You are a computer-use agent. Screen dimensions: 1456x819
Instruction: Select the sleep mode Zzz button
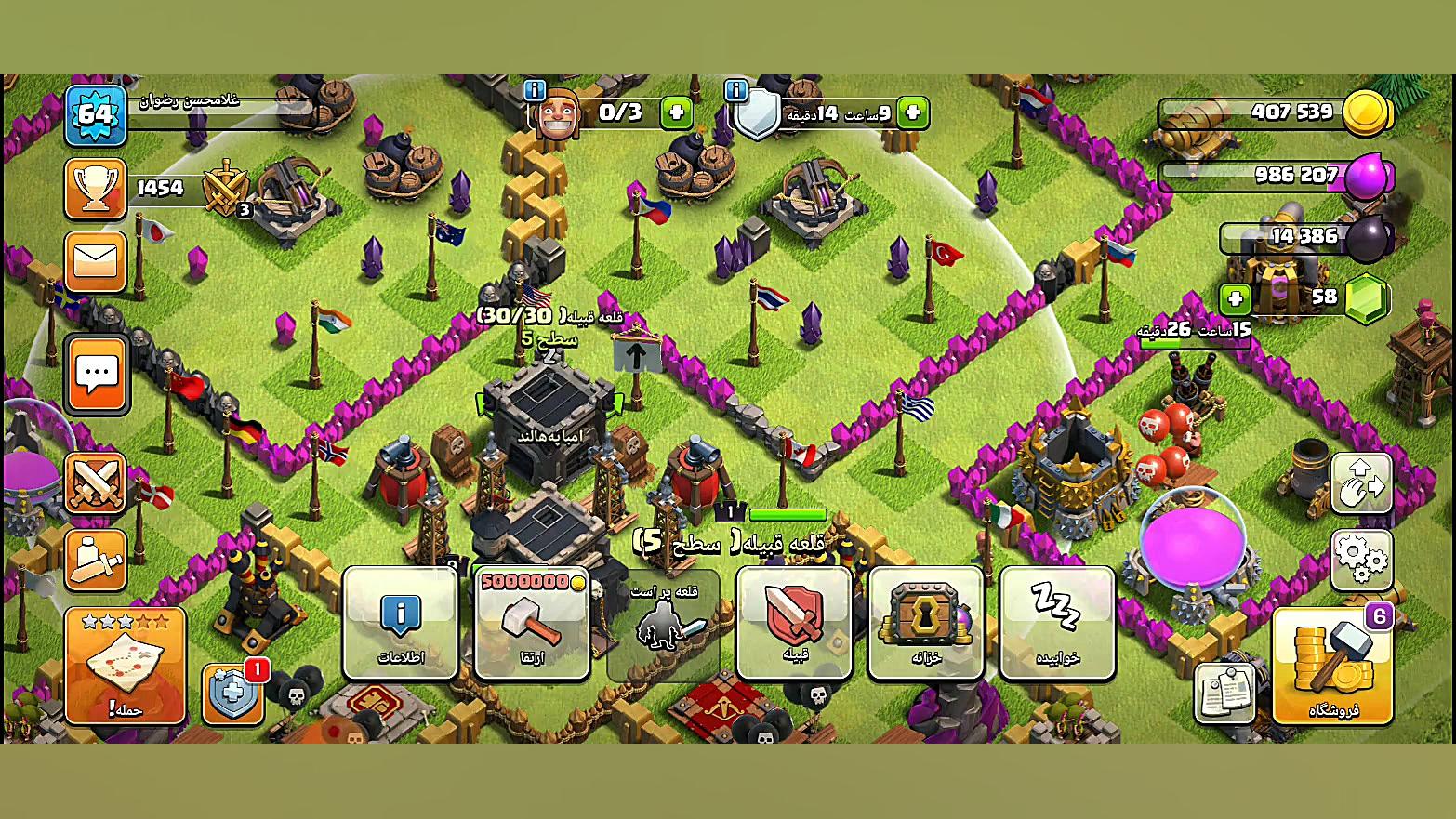pos(1057,623)
